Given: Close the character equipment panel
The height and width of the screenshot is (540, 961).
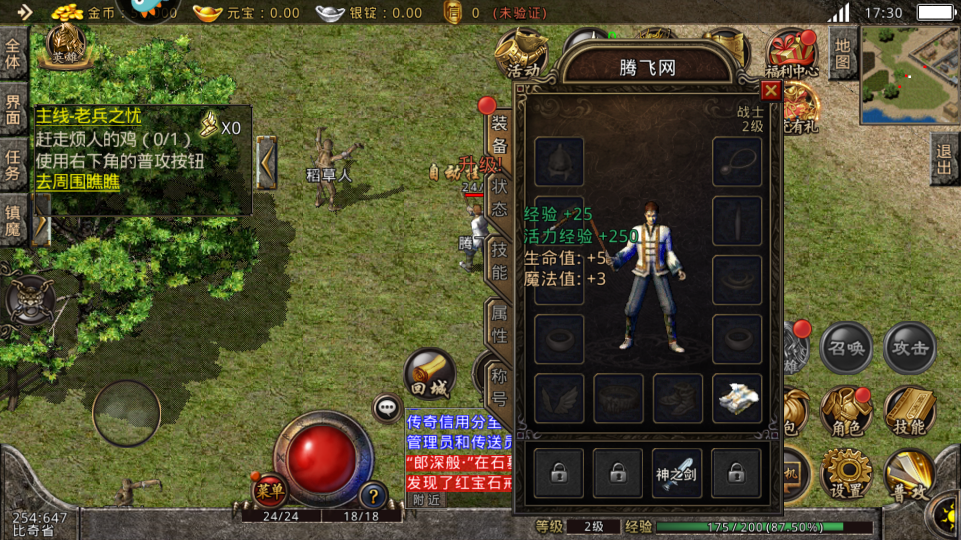Looking at the screenshot, I should [770, 91].
